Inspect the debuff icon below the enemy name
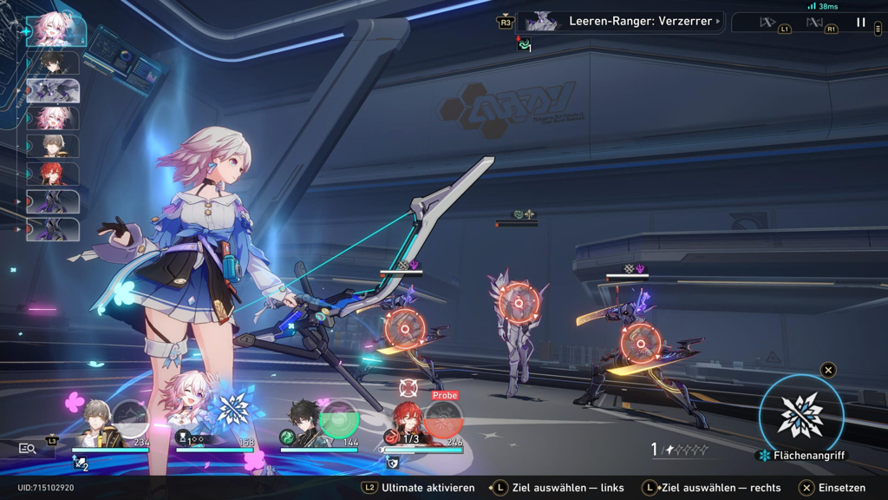Viewport: 888px width, 500px height. 523,43
